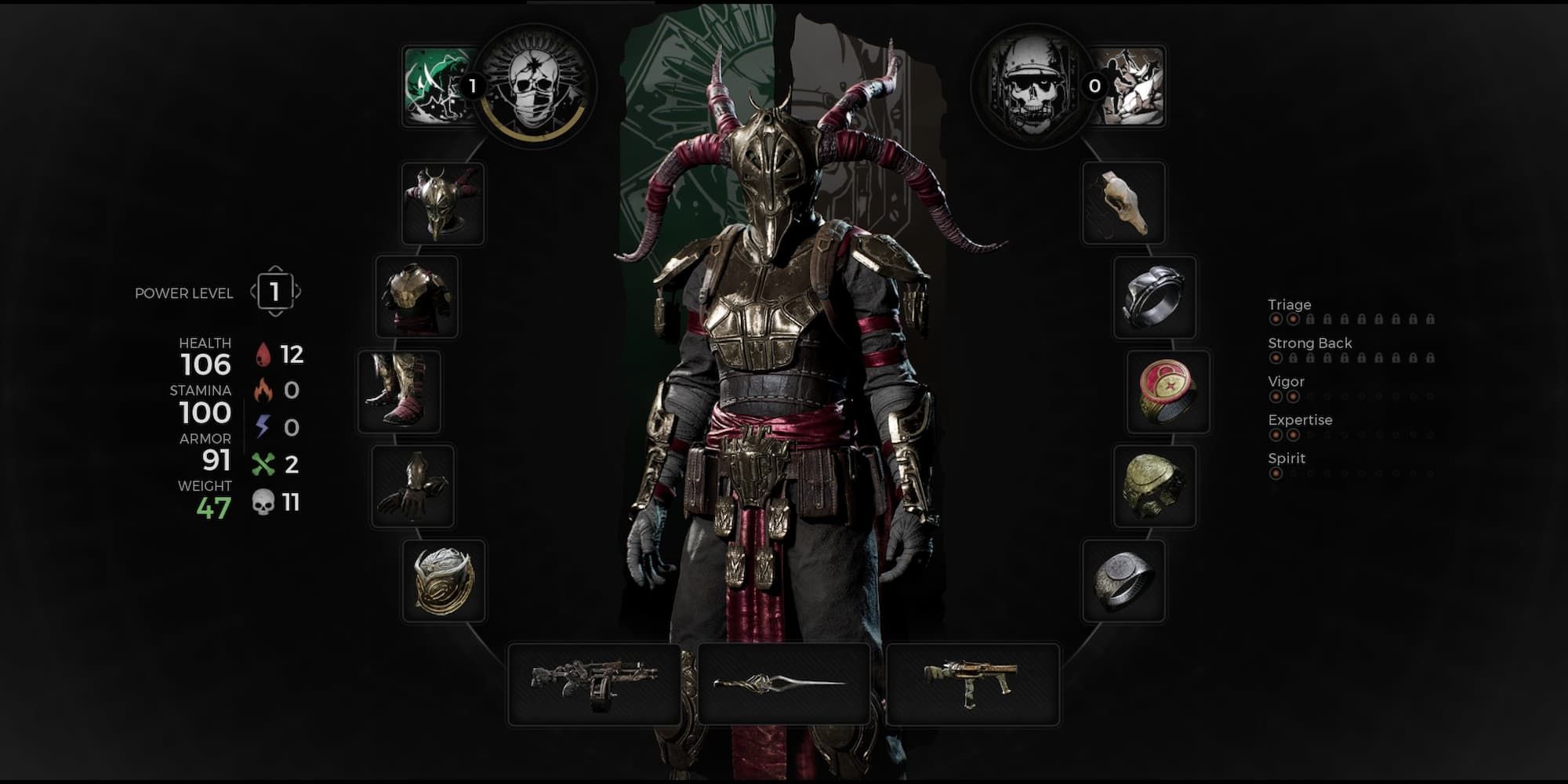Open the masked skull primary archetype
Viewport: 1568px width, 784px height.
534,86
